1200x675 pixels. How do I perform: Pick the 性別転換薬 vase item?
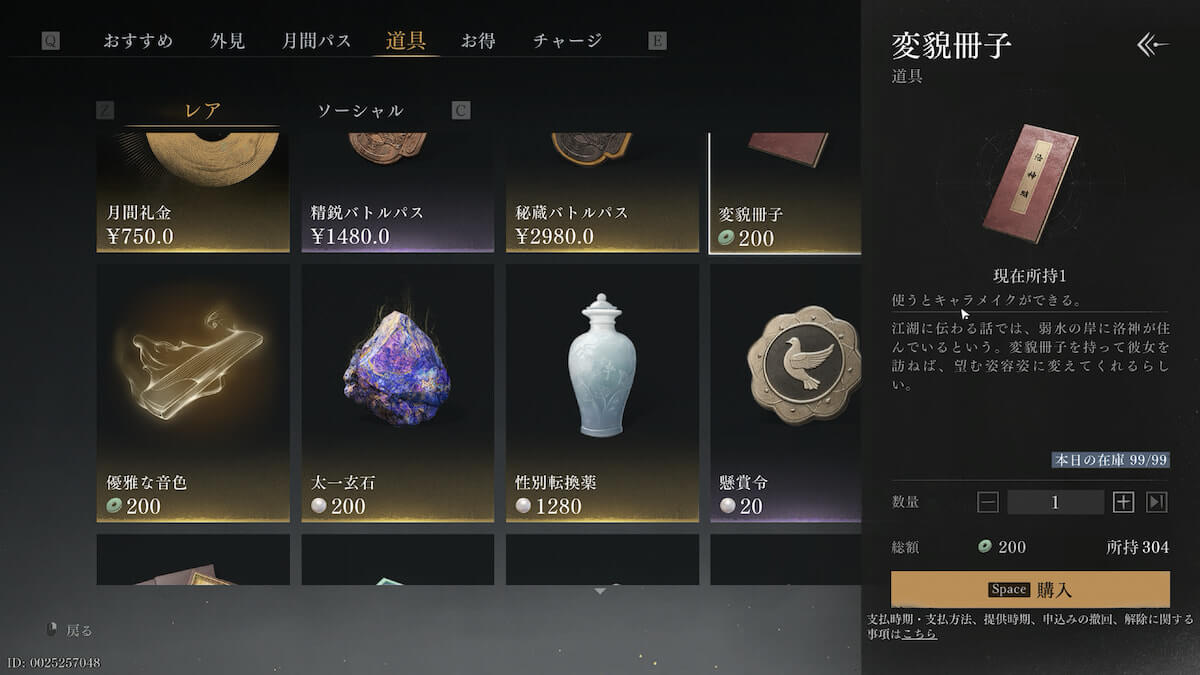pos(602,392)
